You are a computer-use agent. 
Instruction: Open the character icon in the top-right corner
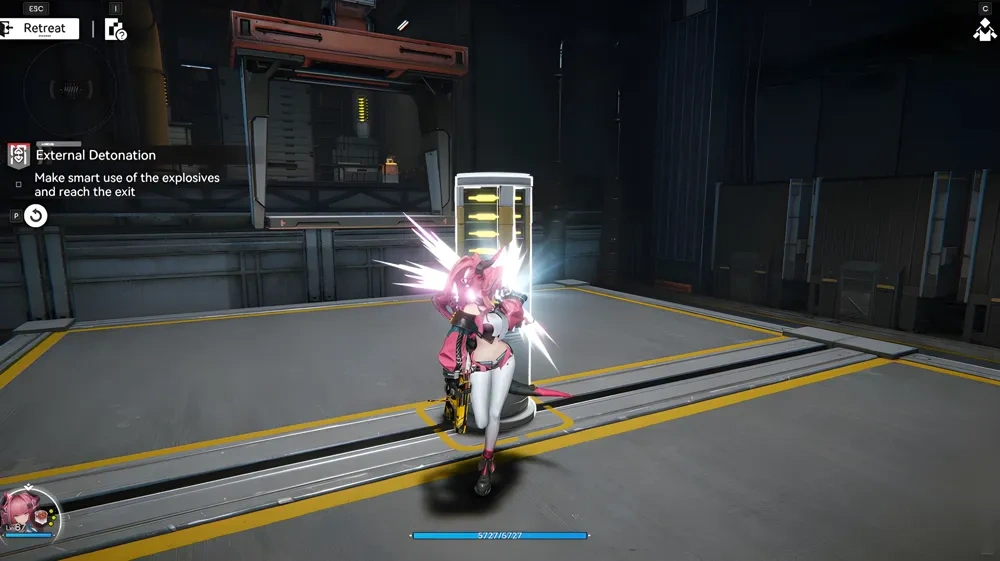983,30
